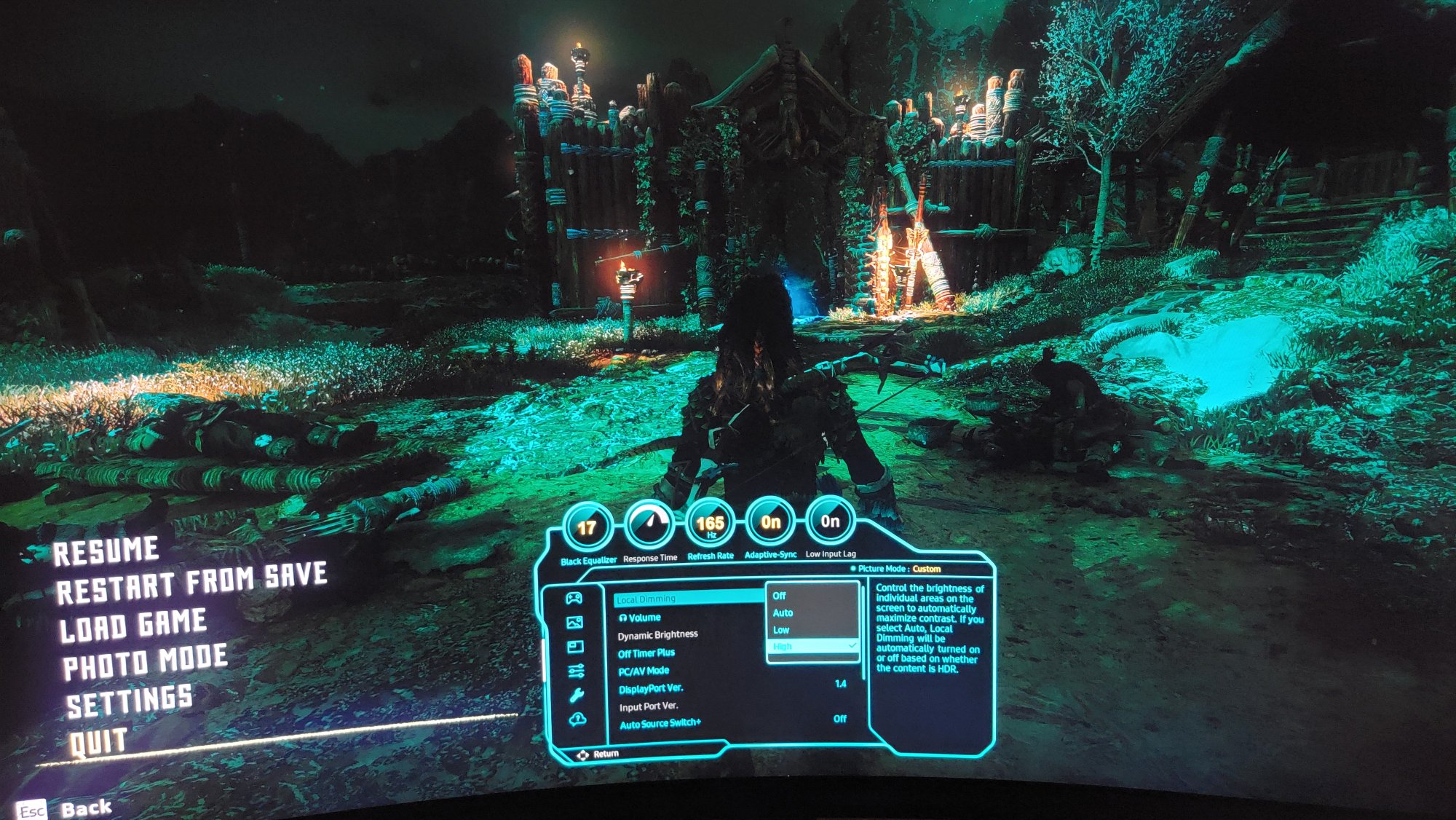Enter Photo Mode

coord(145,662)
